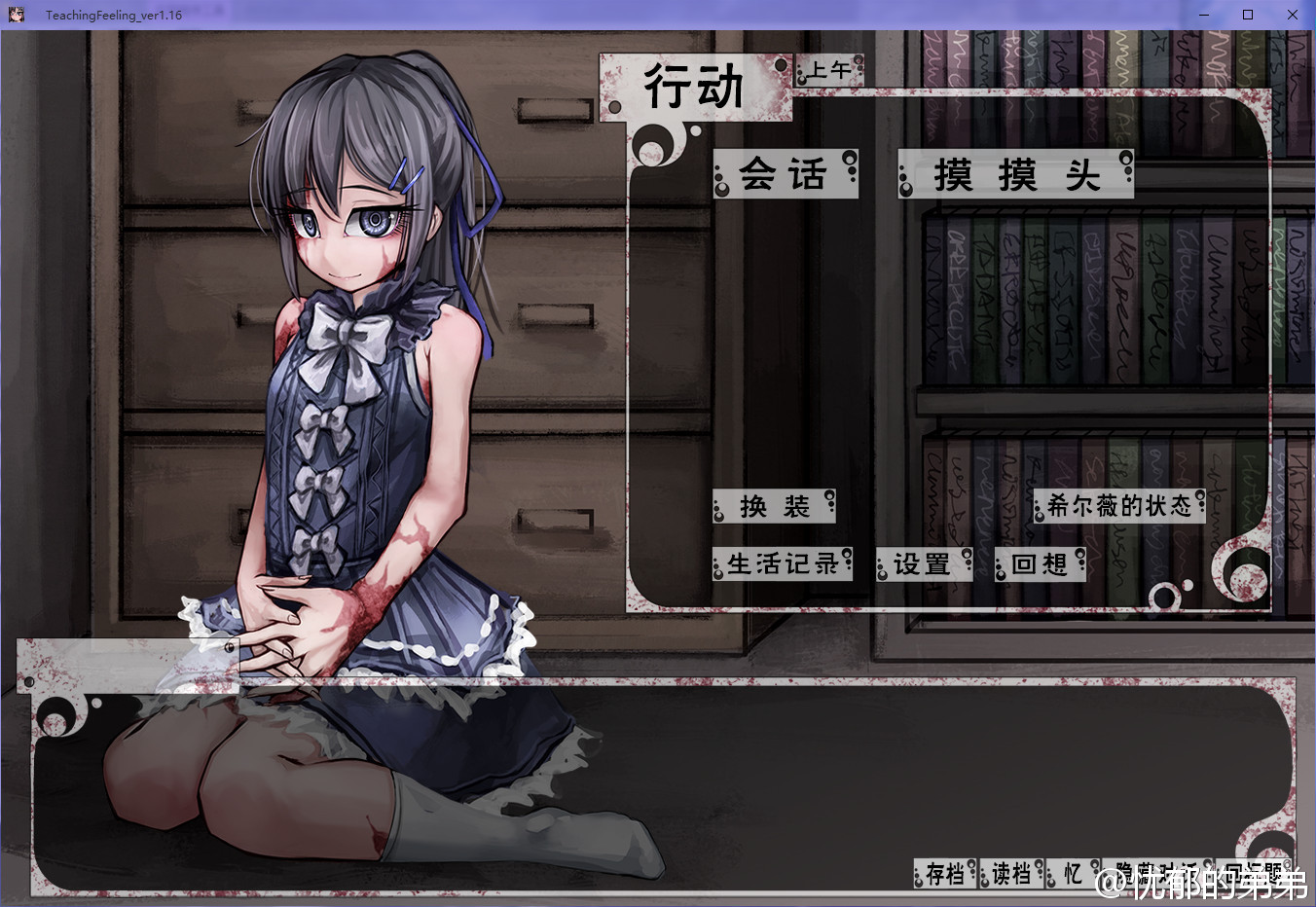Select the 摸摸头 (pat head) action
Image resolution: width=1316 pixels, height=907 pixels.
tap(1015, 175)
